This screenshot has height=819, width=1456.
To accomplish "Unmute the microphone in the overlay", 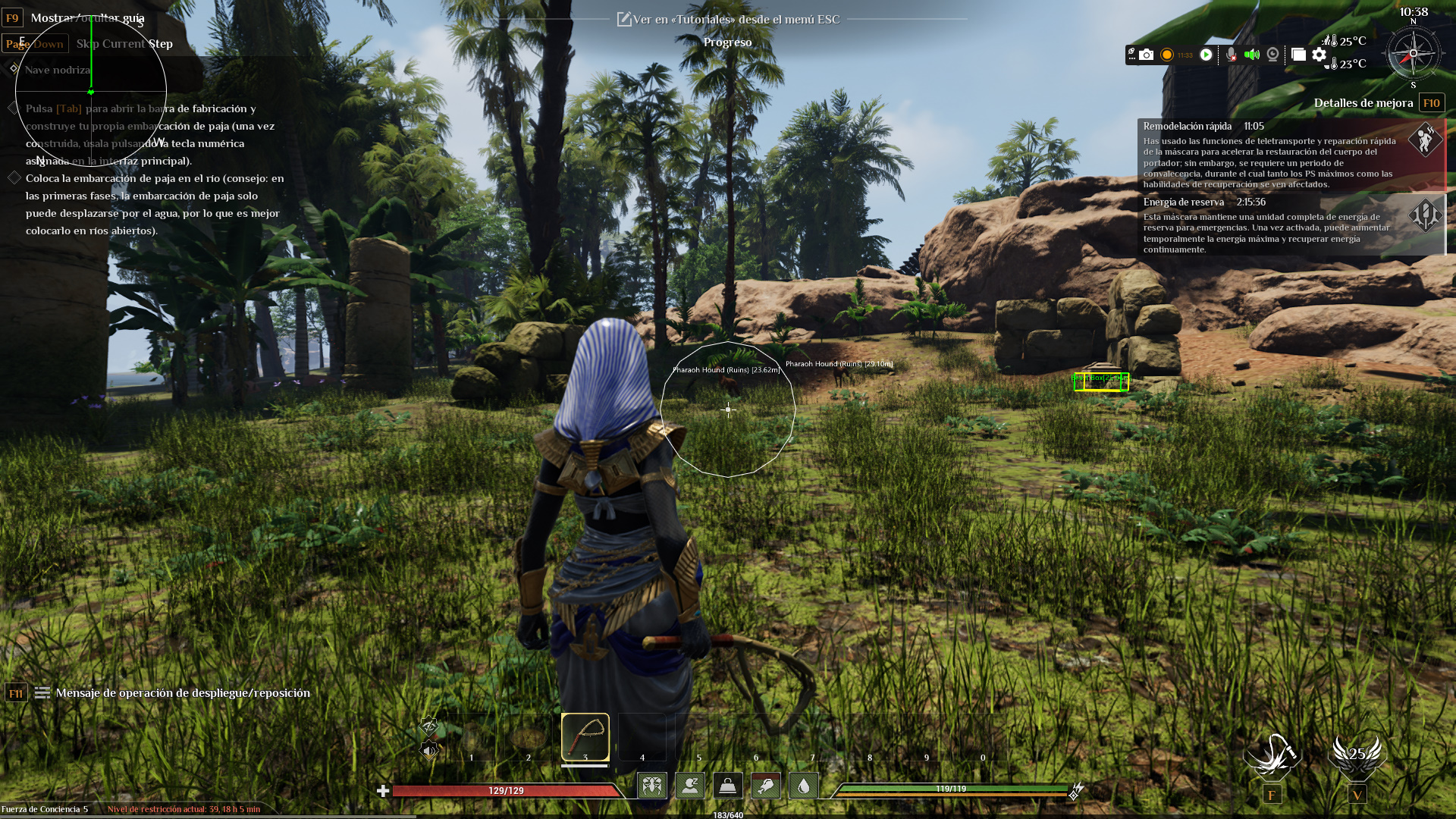I will (1232, 55).
